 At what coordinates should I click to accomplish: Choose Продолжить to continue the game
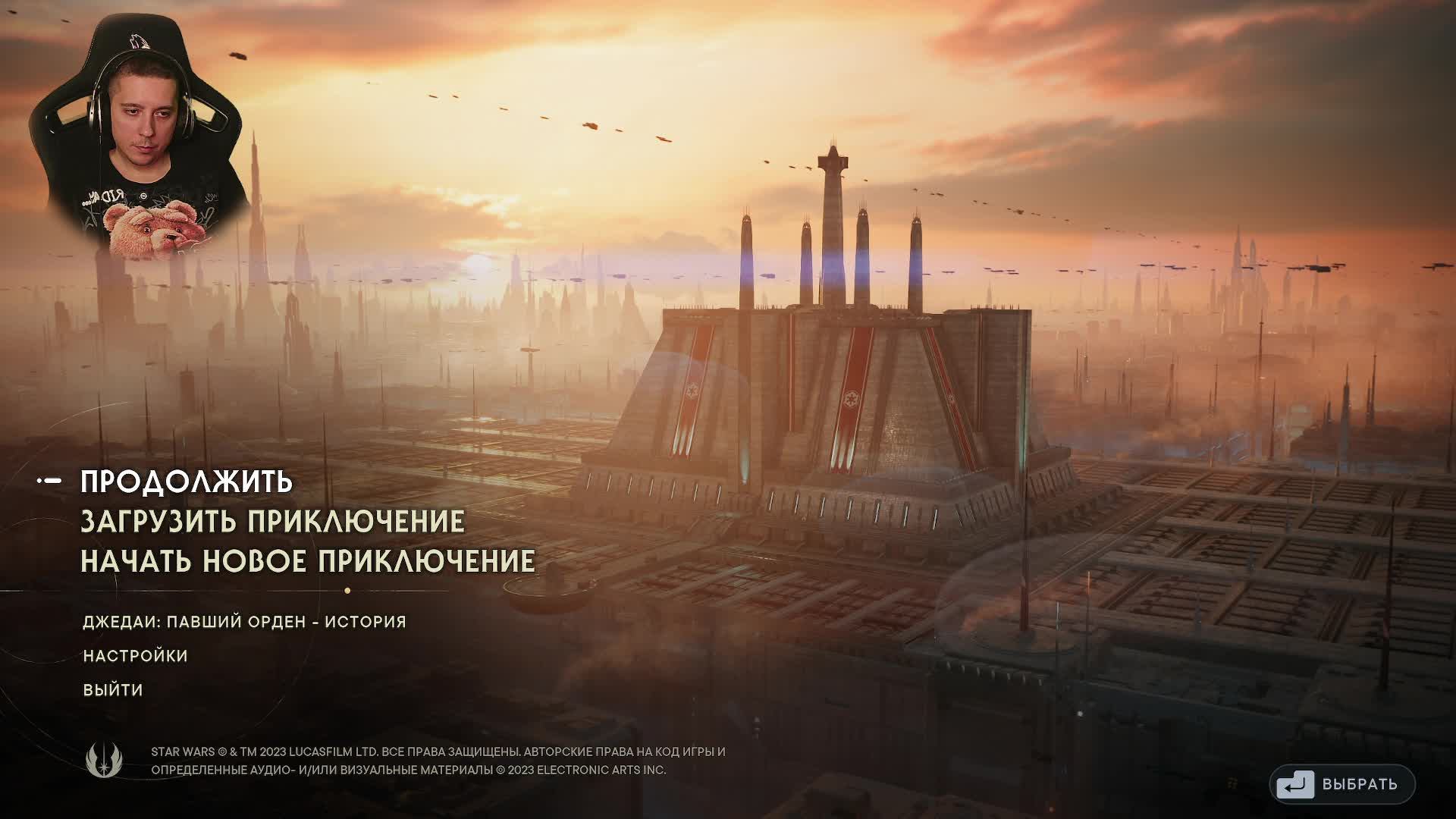coord(187,482)
